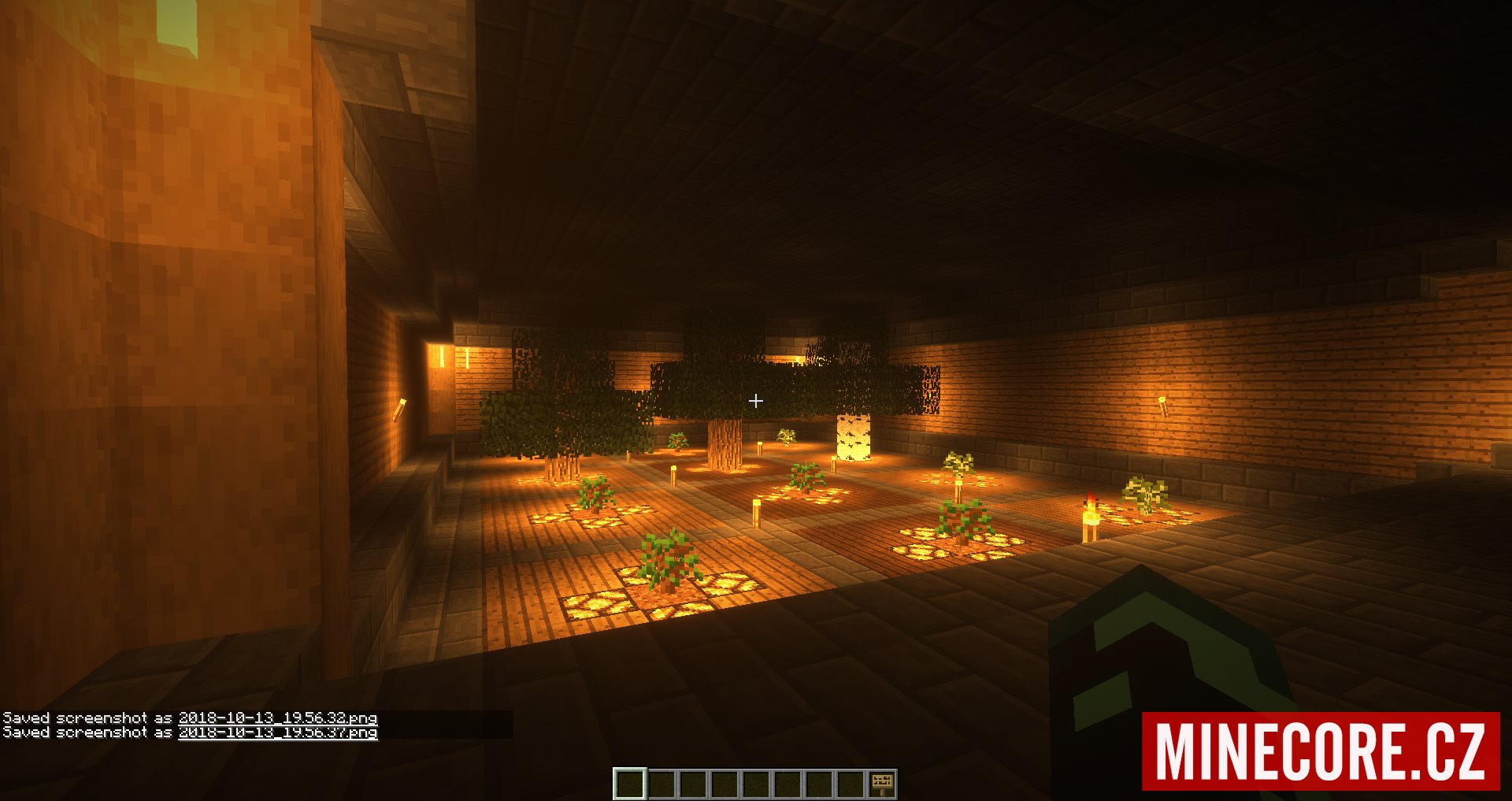Select the sign item in the hotbar
Image resolution: width=1512 pixels, height=801 pixels.
coord(882,784)
